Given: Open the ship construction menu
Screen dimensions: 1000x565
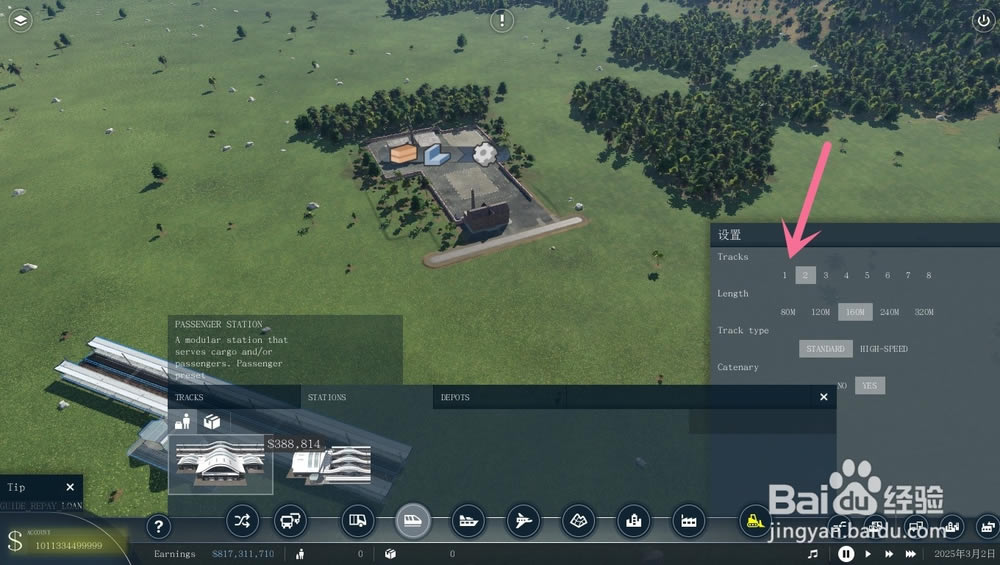Looking at the screenshot, I should click(x=467, y=520).
